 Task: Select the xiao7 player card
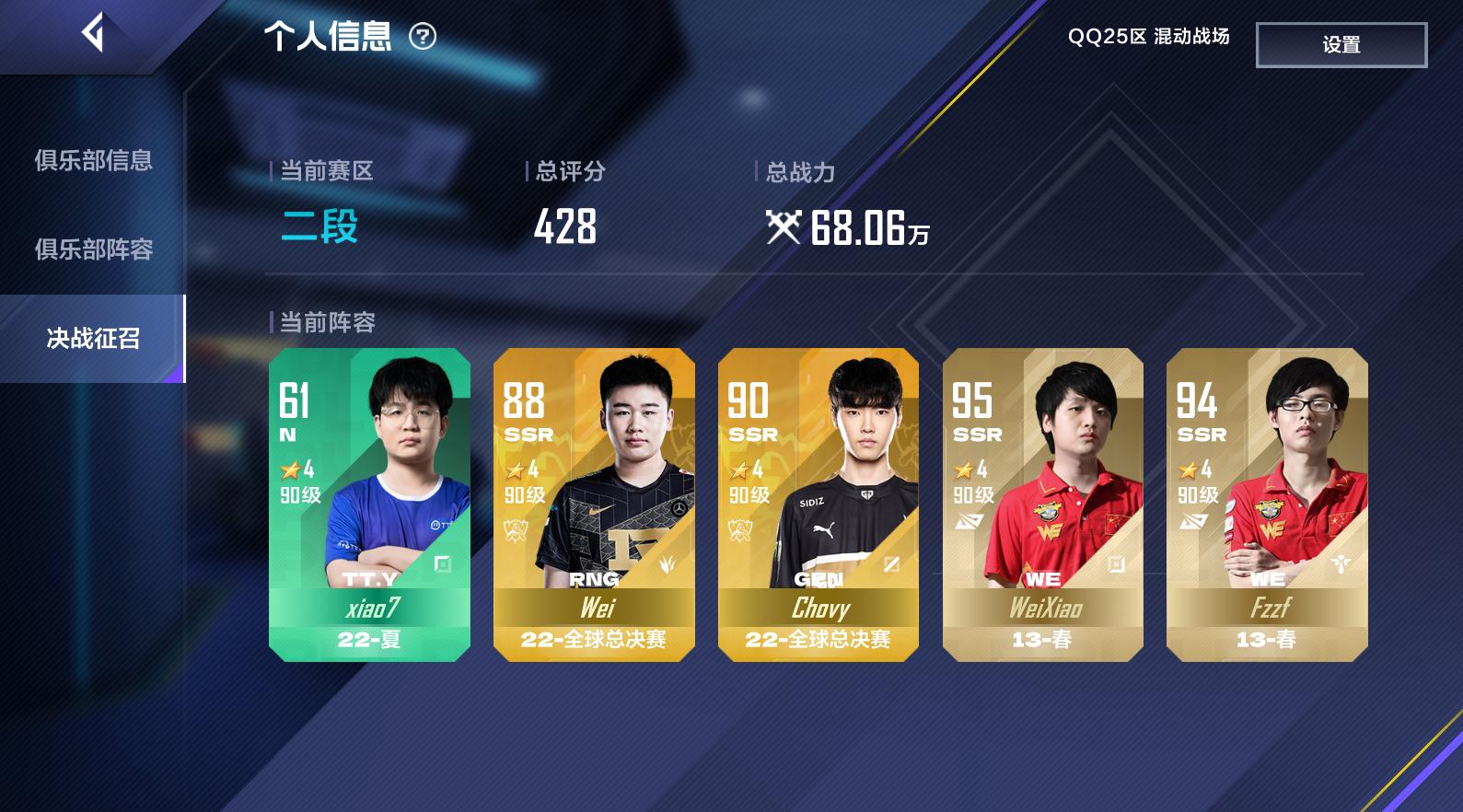point(369,505)
